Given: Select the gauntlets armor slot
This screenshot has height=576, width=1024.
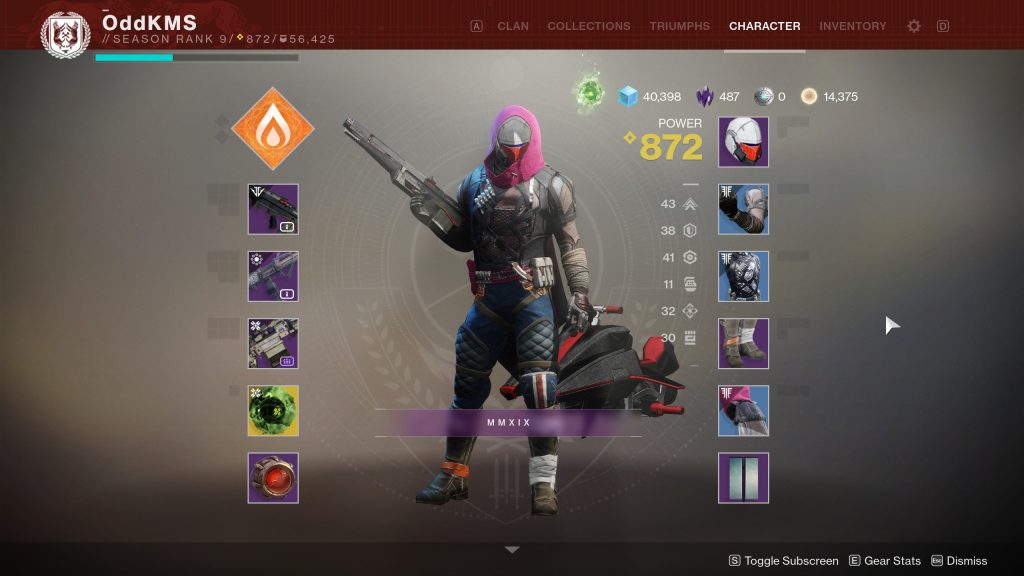Looking at the screenshot, I should click(x=743, y=209).
